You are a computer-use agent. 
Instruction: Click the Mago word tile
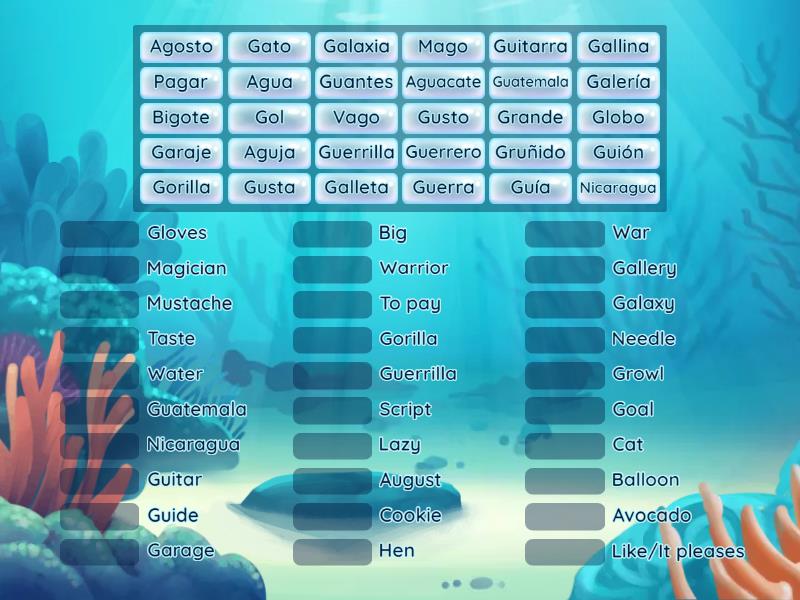[443, 47]
